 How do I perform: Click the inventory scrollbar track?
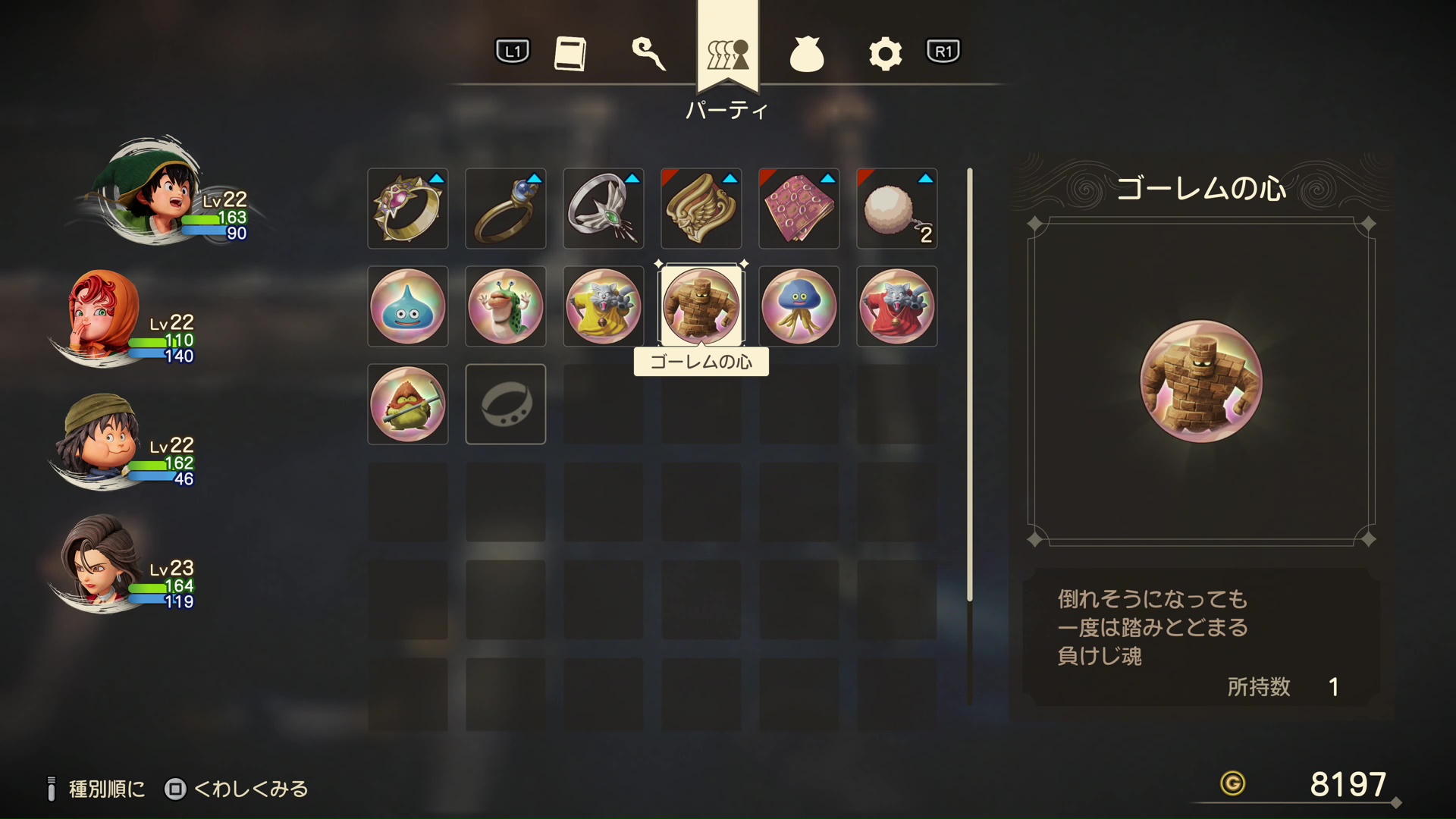(971, 379)
